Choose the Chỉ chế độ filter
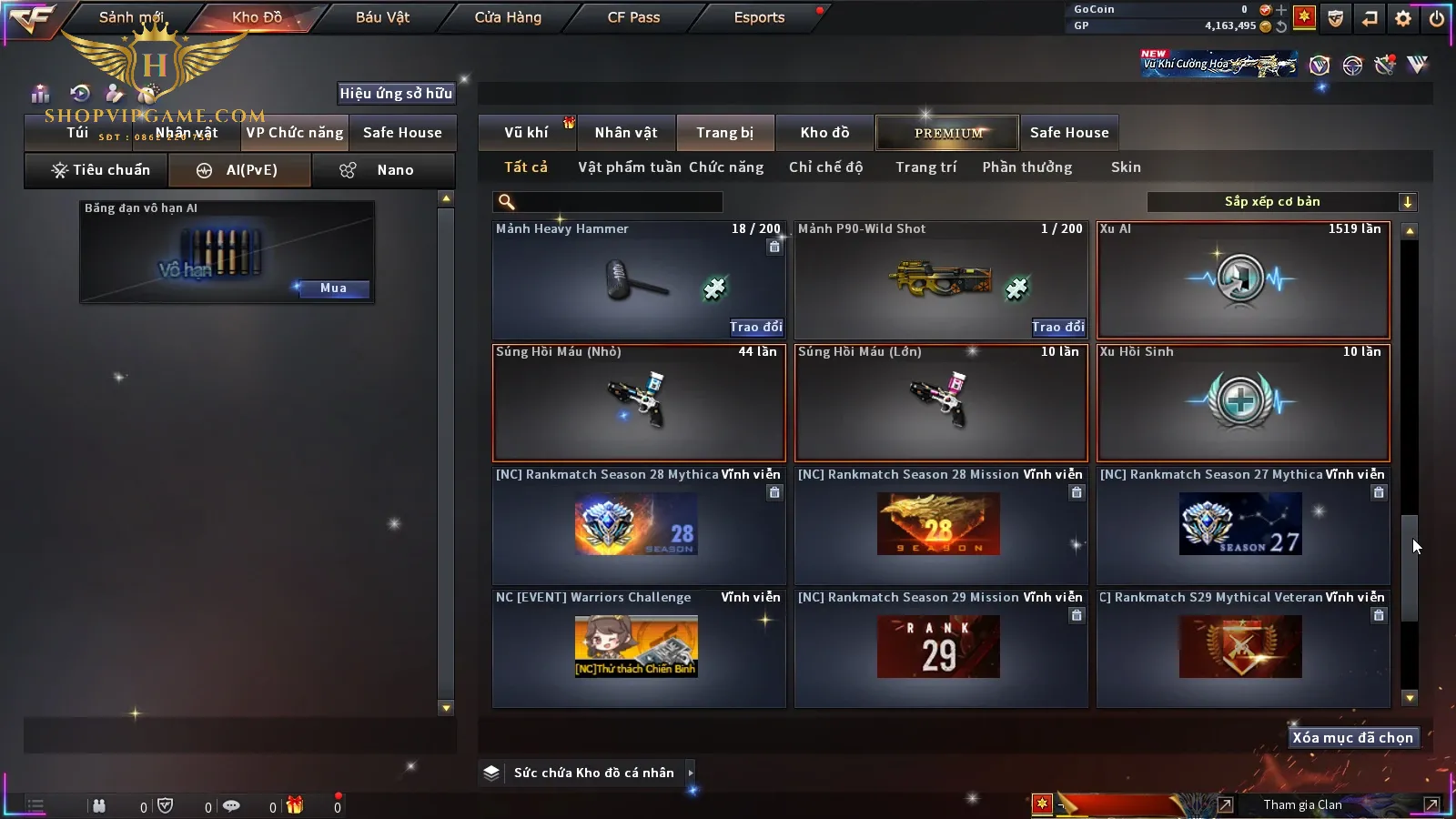1456x819 pixels. [x=825, y=167]
